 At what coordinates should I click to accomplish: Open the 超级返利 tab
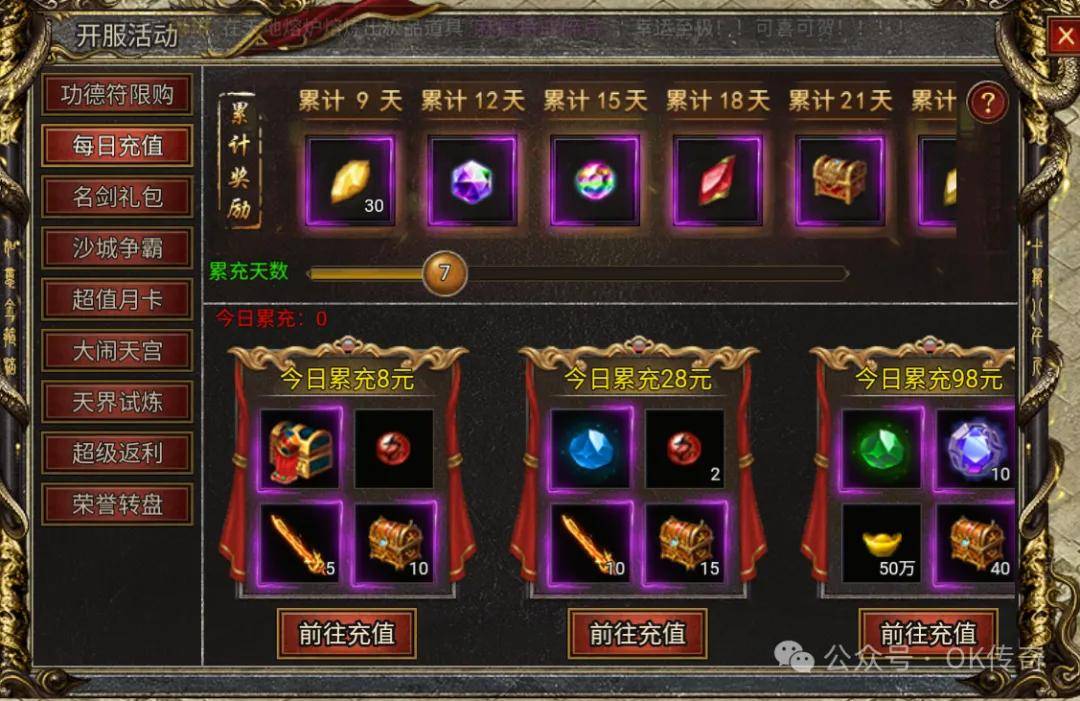tap(117, 453)
